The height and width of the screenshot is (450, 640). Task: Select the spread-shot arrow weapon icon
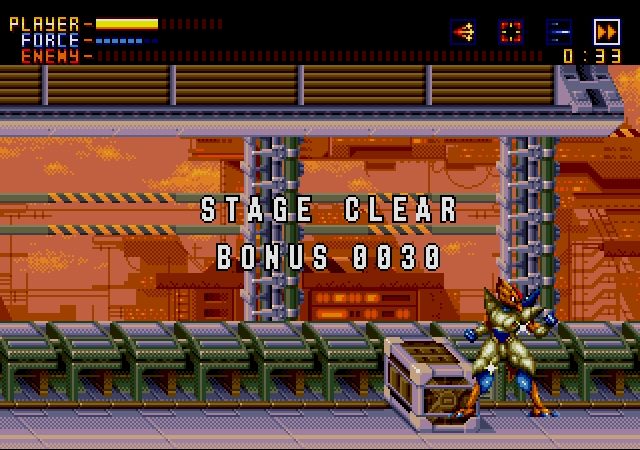[463, 31]
